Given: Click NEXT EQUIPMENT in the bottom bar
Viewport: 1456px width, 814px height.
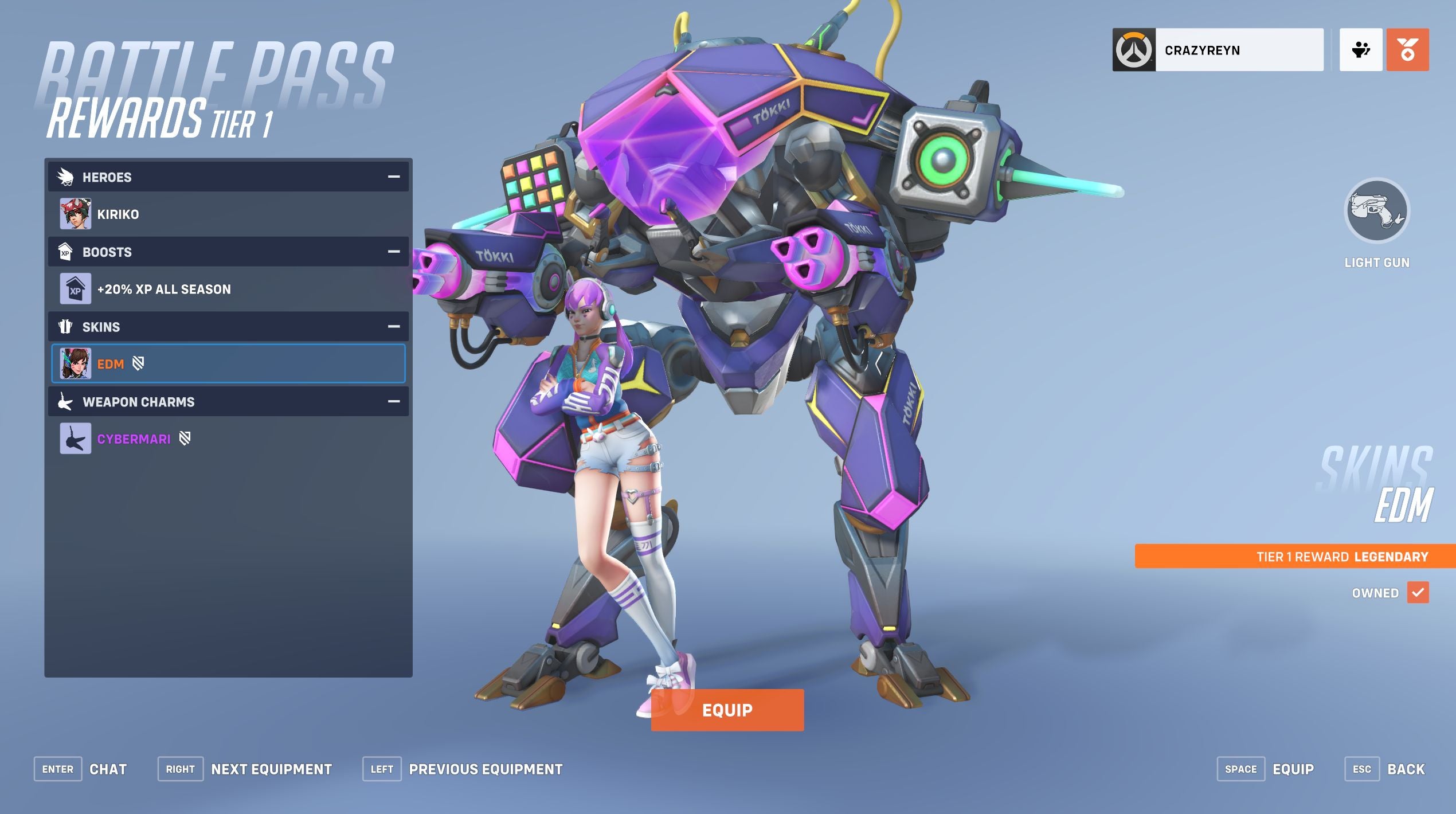Looking at the screenshot, I should pyautogui.click(x=271, y=769).
